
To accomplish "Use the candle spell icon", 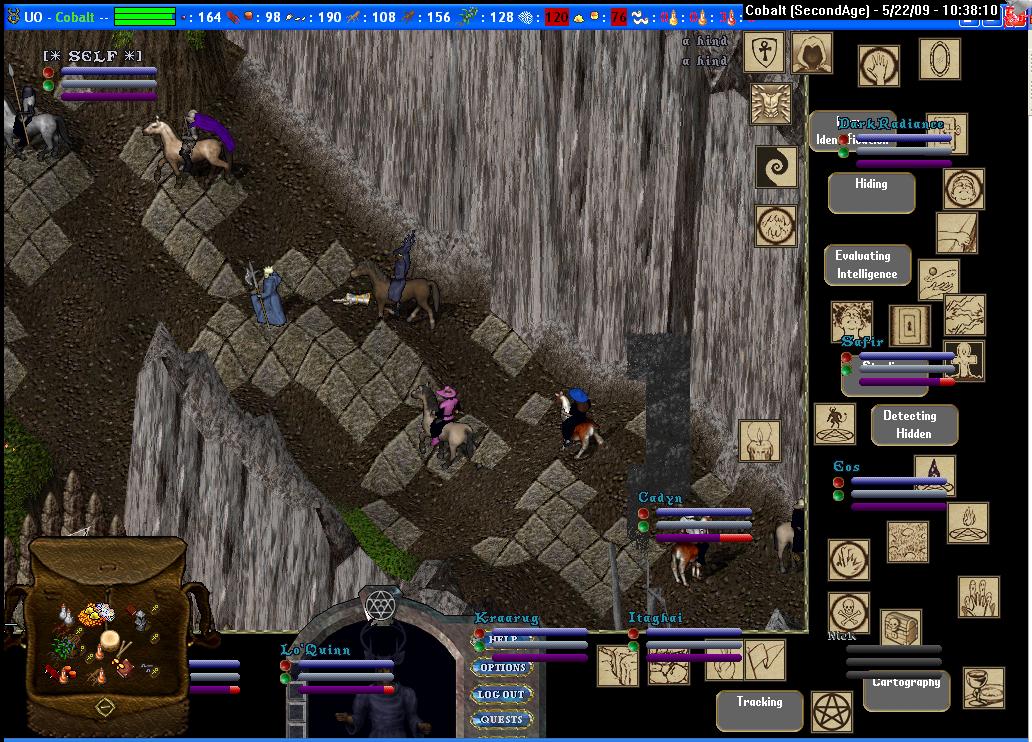I will 759,441.
